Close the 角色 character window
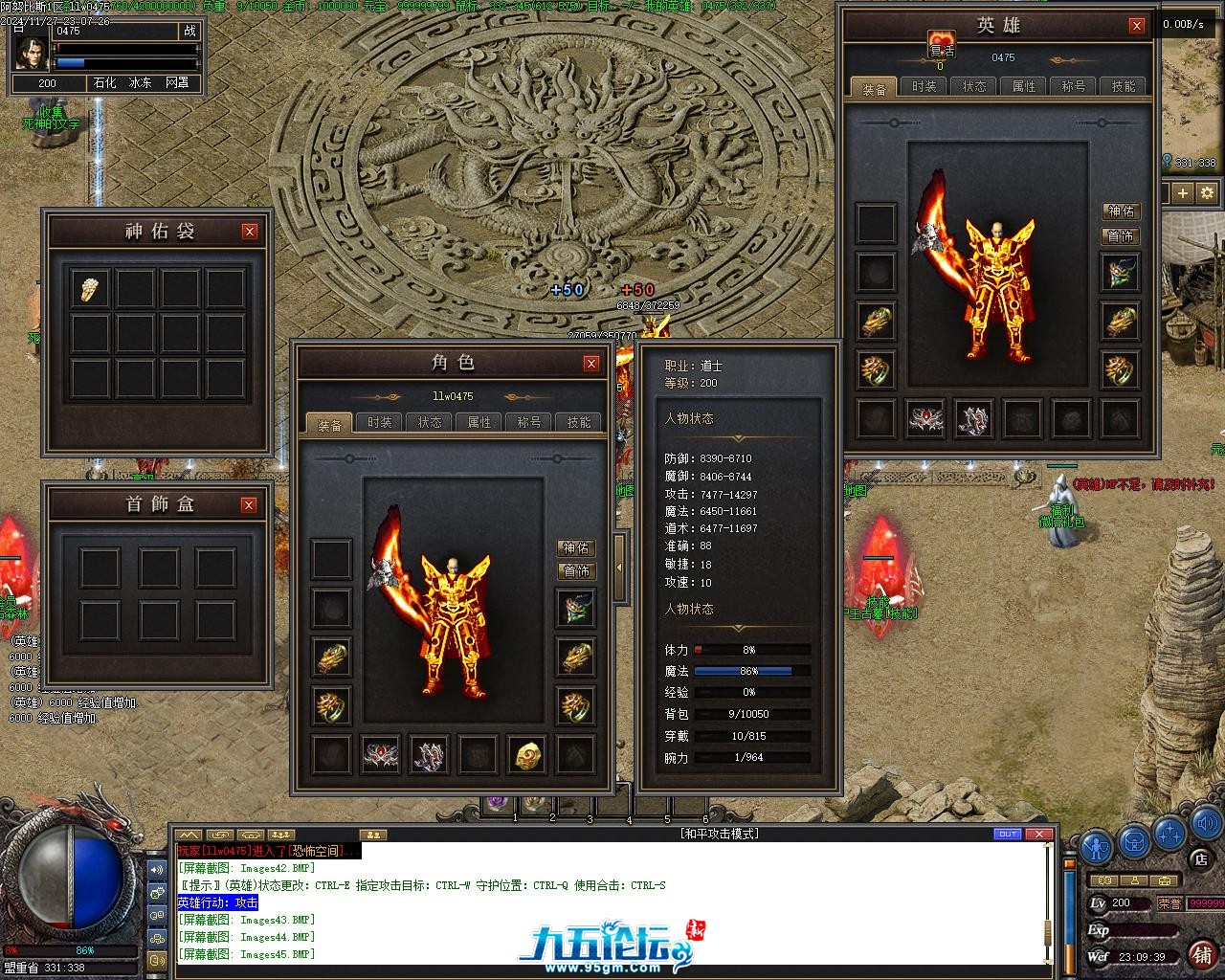The image size is (1225, 980). (x=591, y=364)
